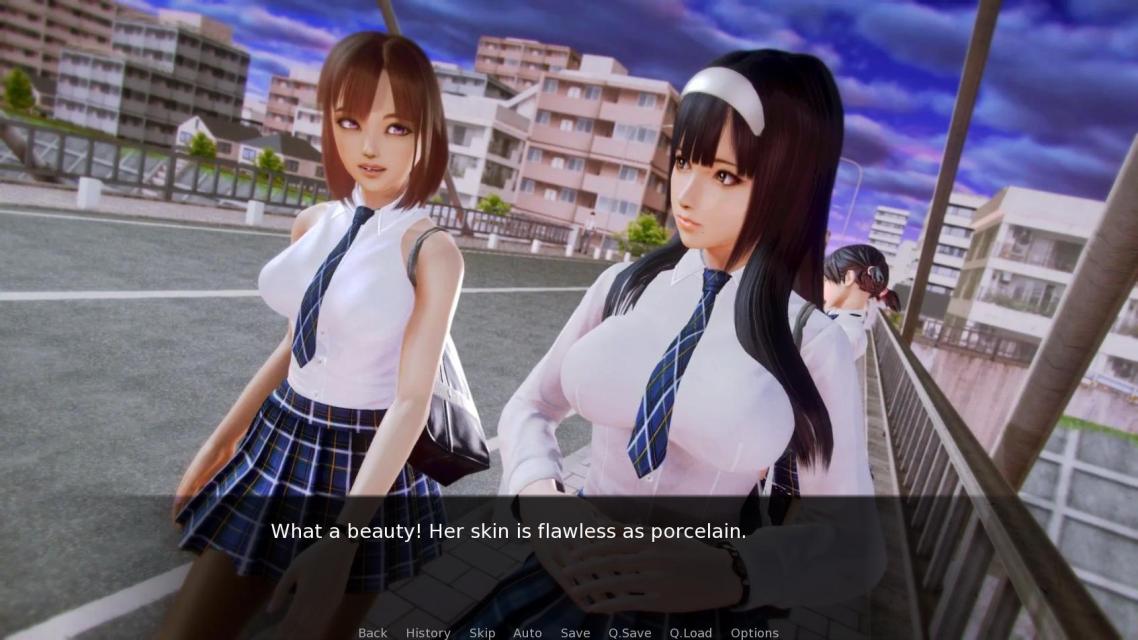This screenshot has width=1138, height=640.
Task: Open the Save game screen
Action: 575,632
